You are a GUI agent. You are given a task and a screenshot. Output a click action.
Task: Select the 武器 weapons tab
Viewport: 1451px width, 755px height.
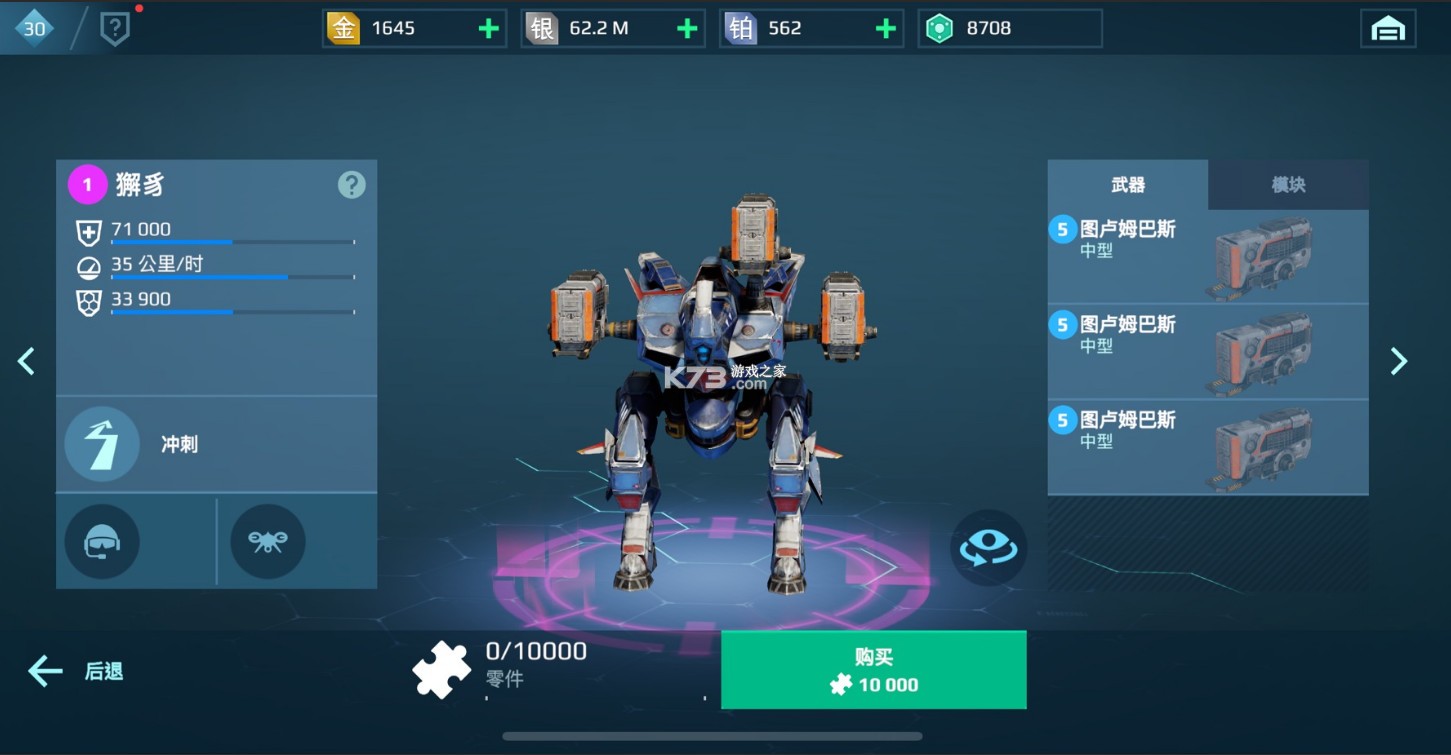click(x=1128, y=185)
